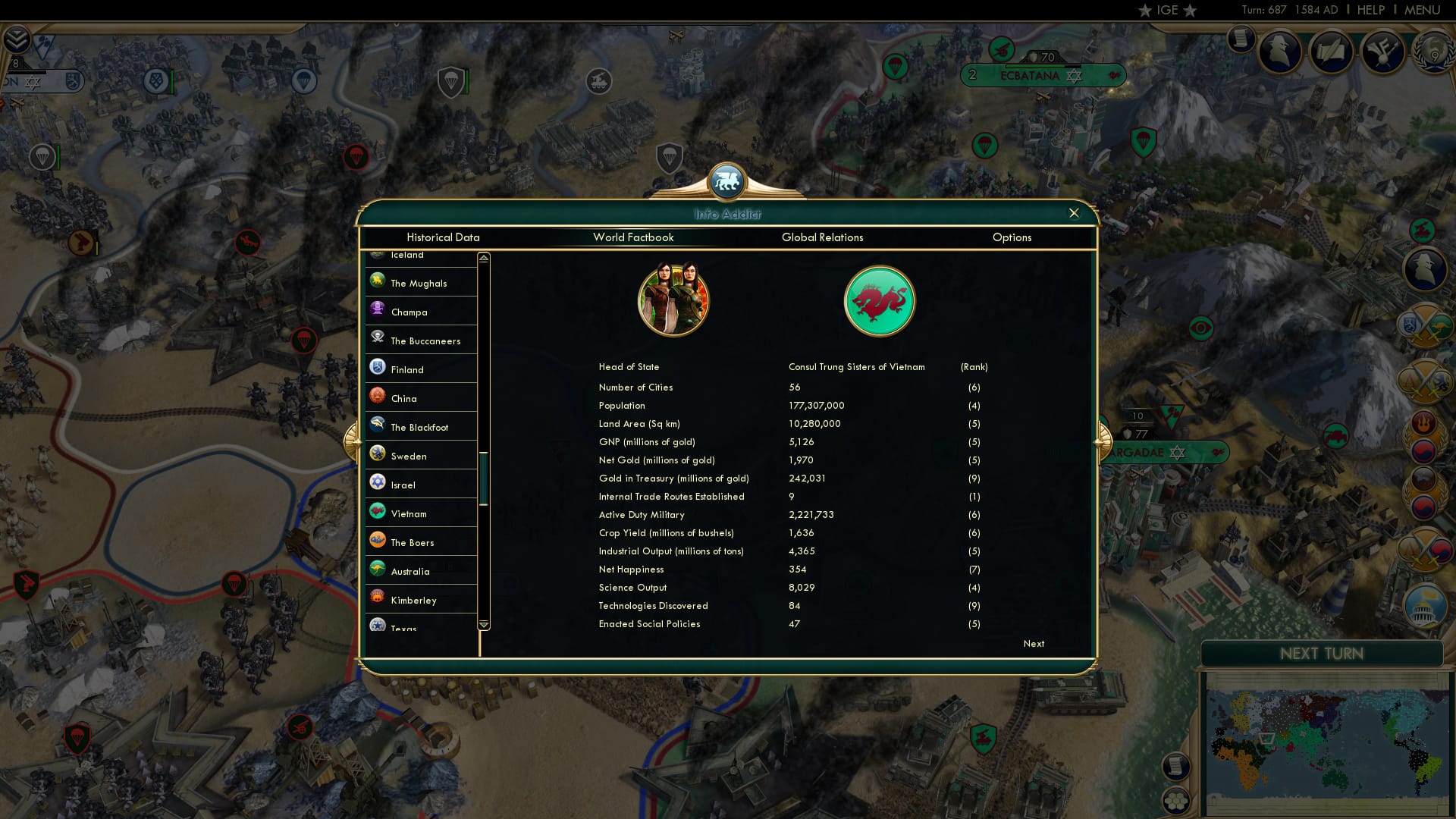Image resolution: width=1456 pixels, height=819 pixels.
Task: Click the Capitol building election notification
Action: (1425, 607)
